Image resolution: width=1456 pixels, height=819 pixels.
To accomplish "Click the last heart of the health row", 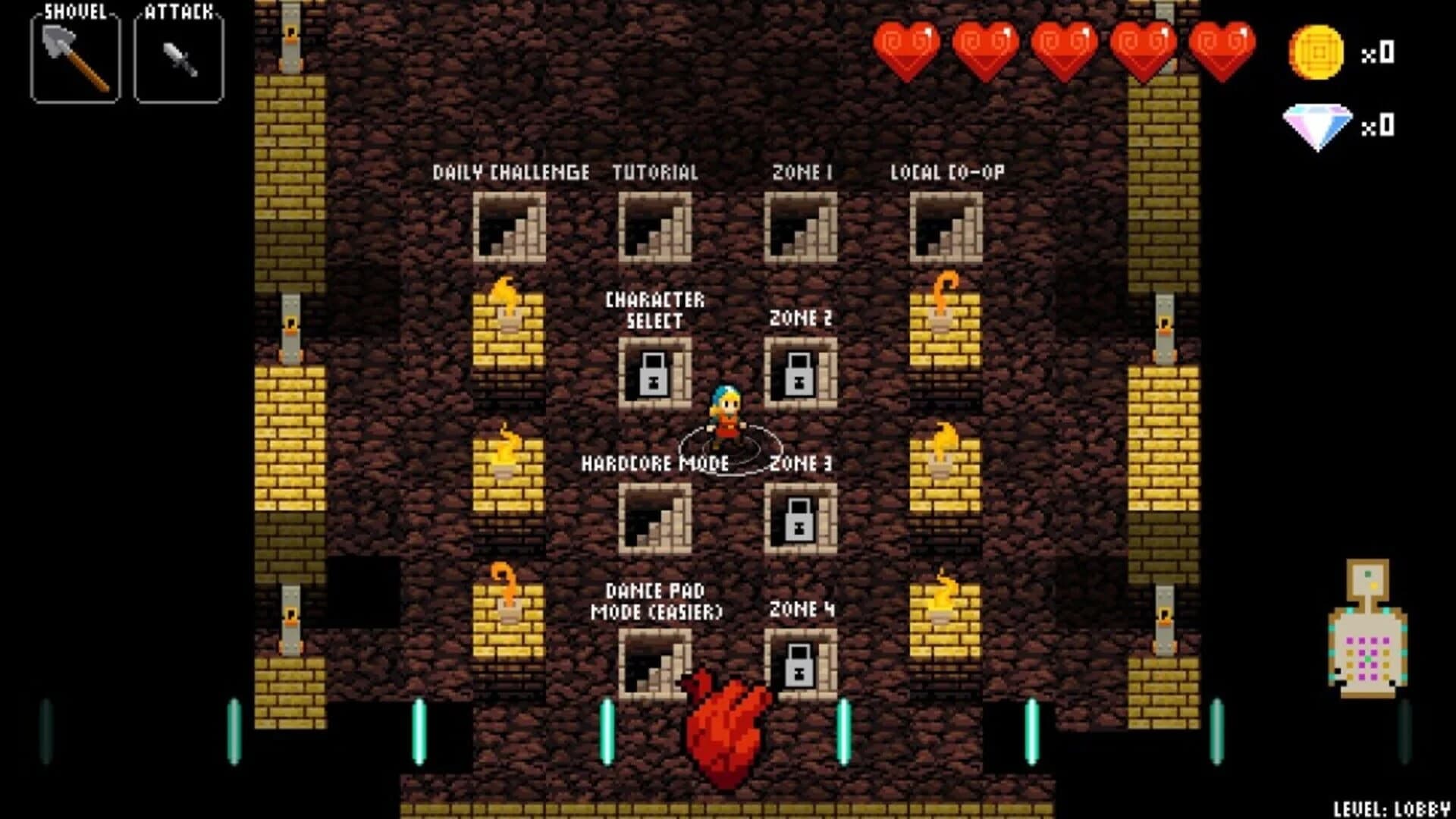I will pos(1221,47).
